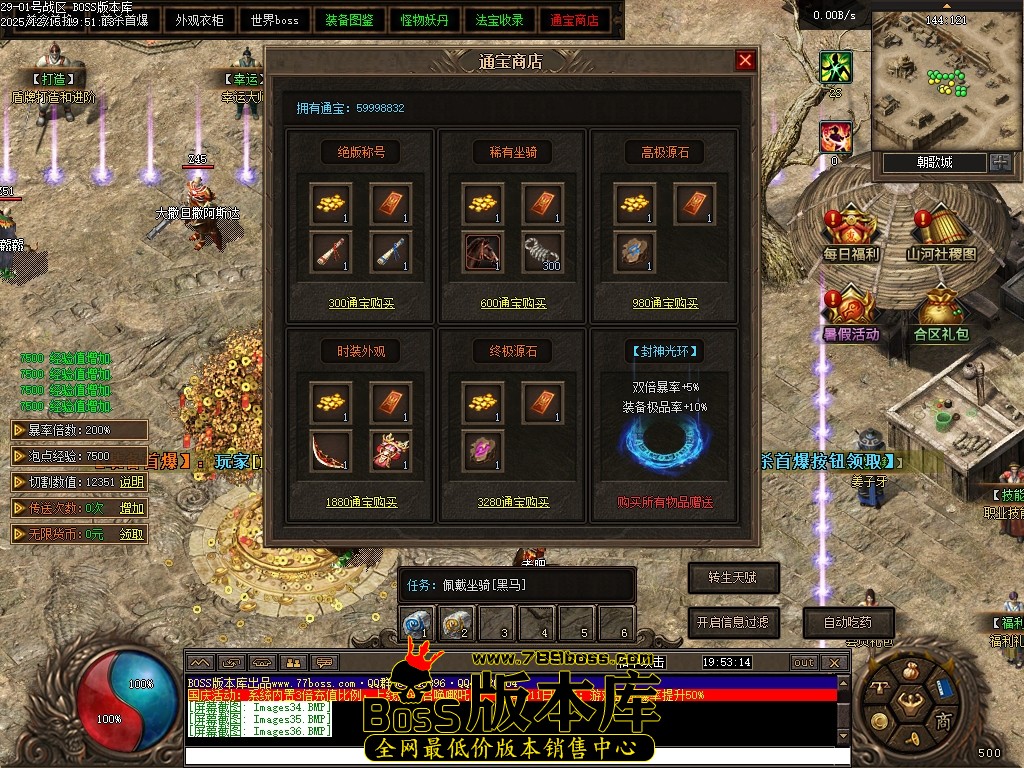
Task: Buy the 3280通宝 ultimate stone pack
Action: (513, 503)
